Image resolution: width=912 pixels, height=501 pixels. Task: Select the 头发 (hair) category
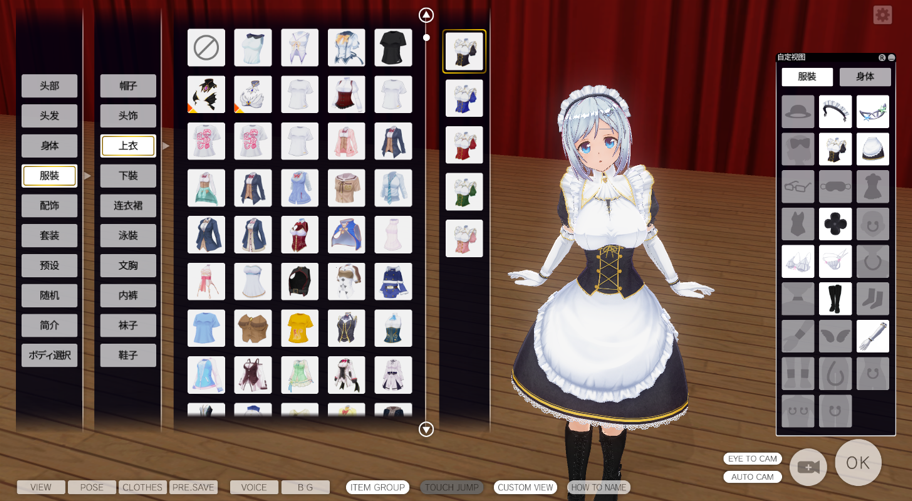tap(49, 116)
